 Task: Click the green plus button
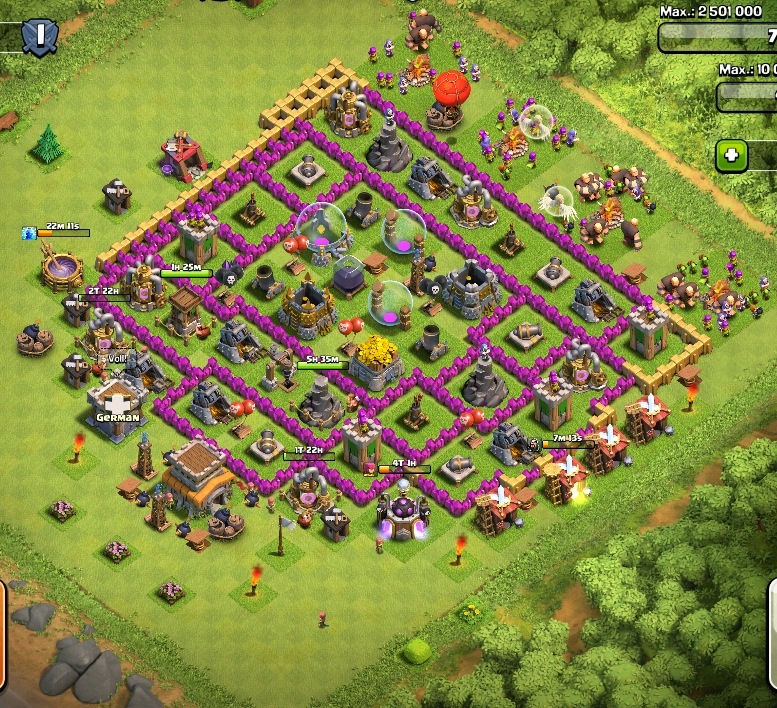[732, 155]
